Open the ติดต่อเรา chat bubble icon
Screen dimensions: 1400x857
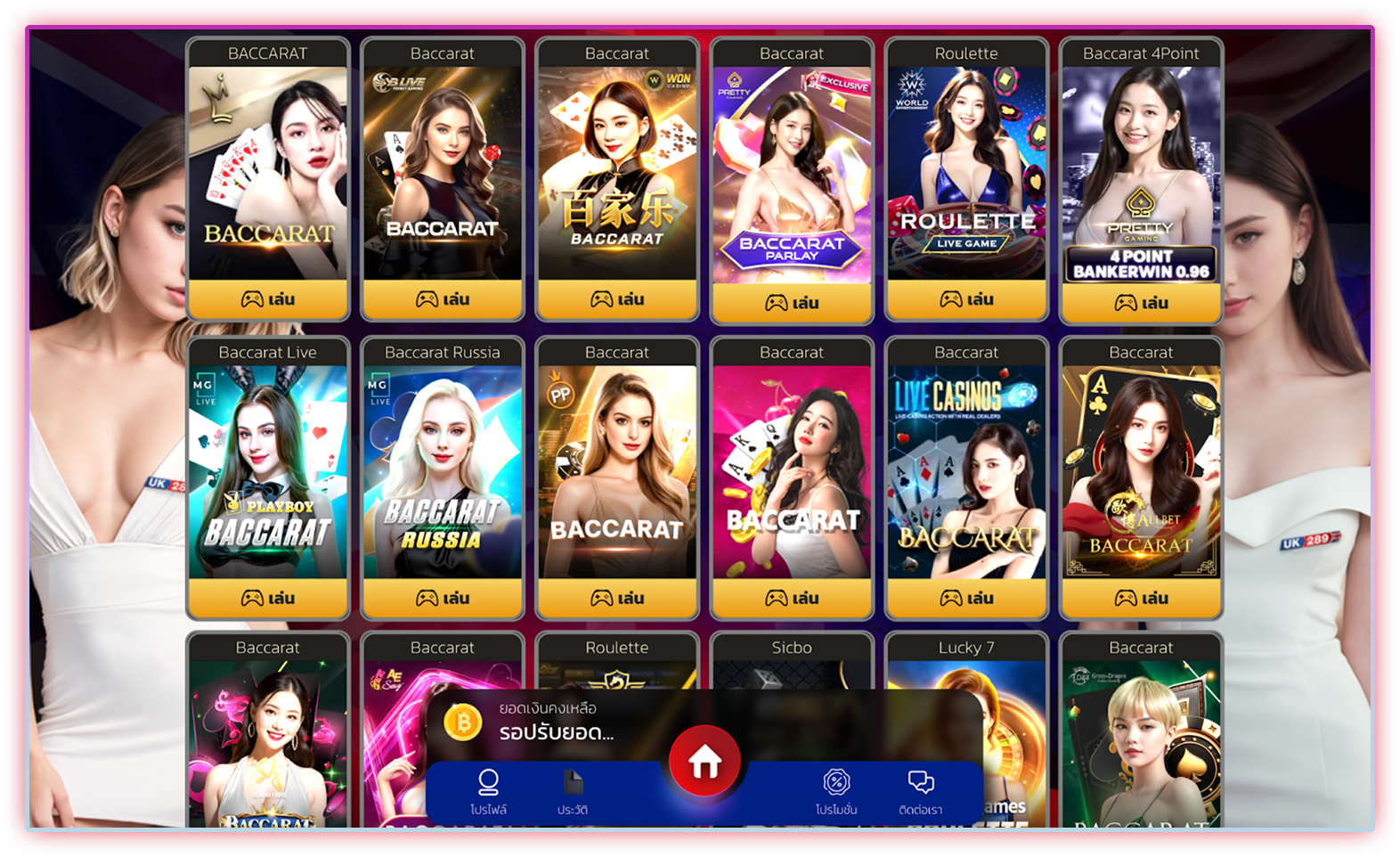pos(922,780)
